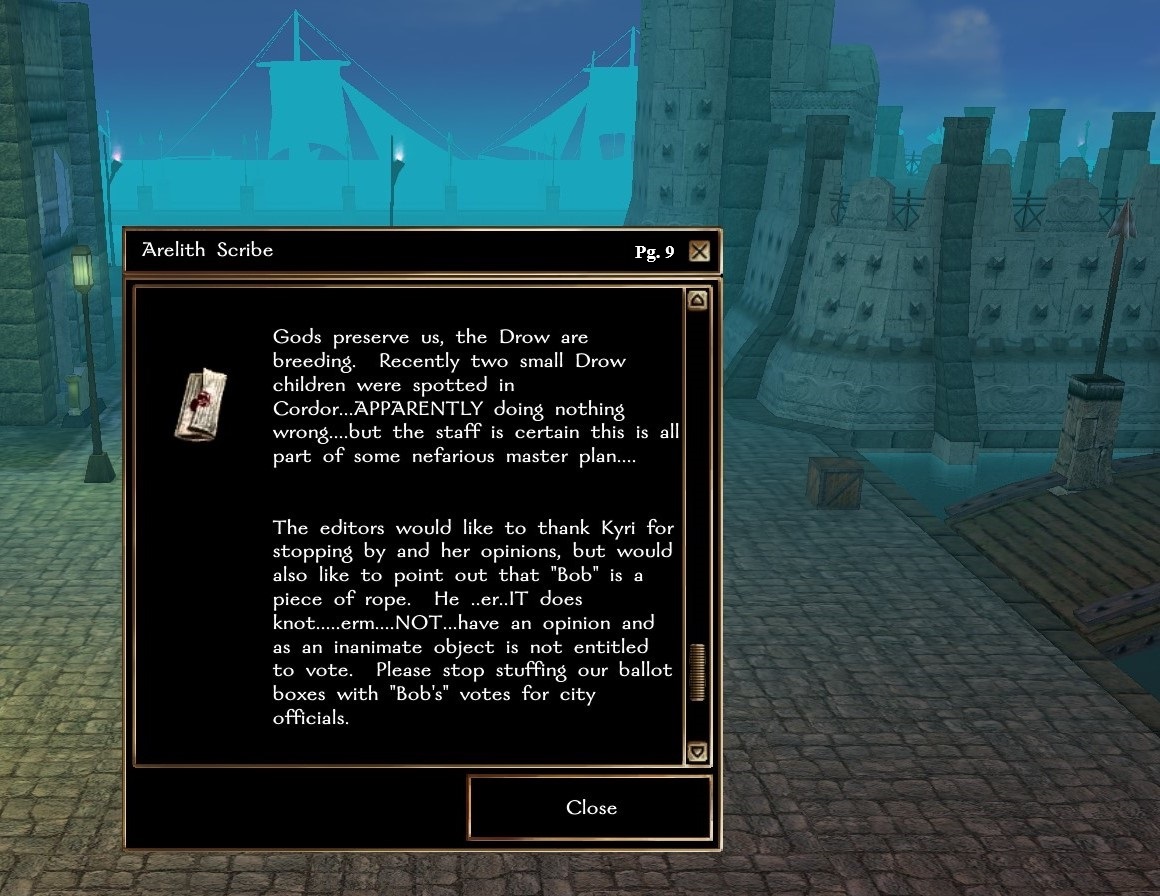Click the scrollbar thumb handle
The image size is (1160, 896).
coord(697,672)
